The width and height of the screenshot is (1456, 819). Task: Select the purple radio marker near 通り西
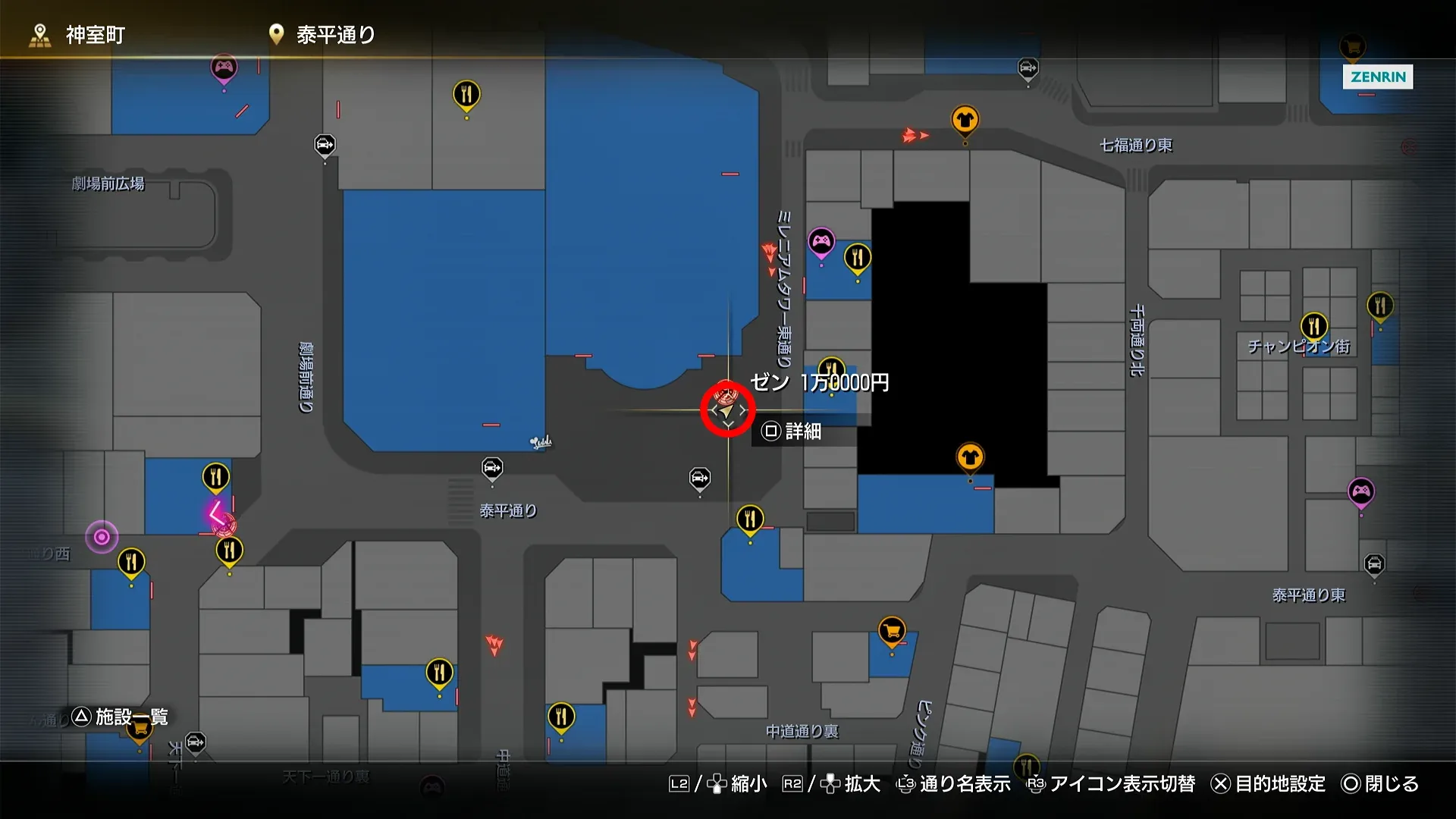[x=102, y=536]
